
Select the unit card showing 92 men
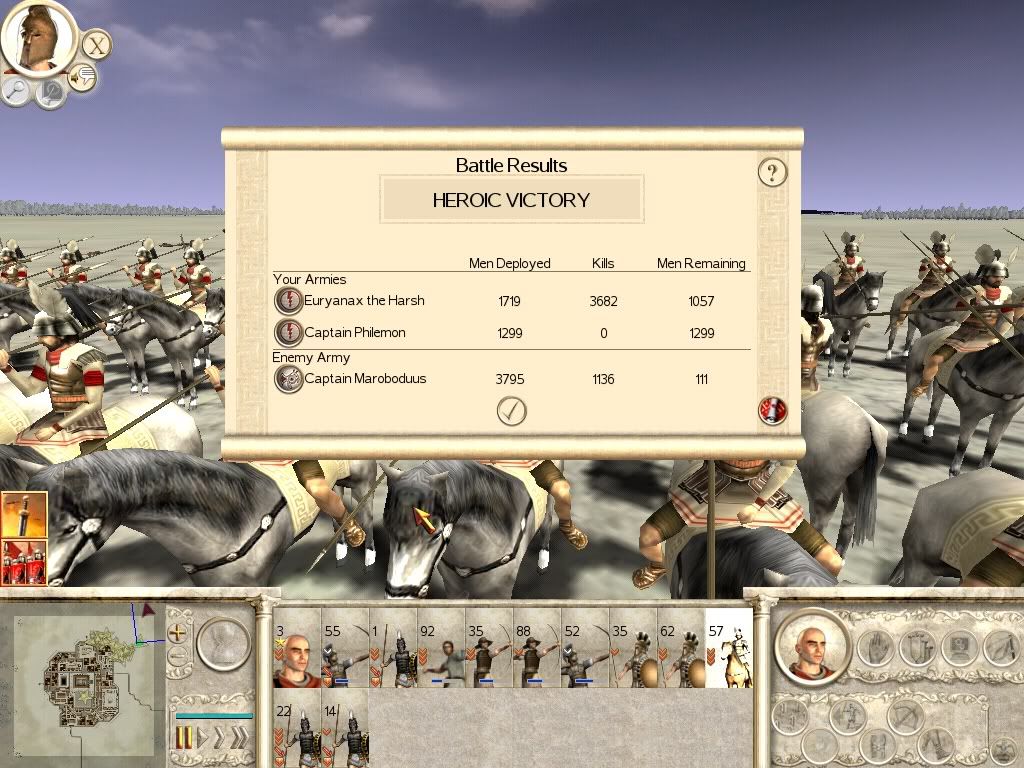(x=441, y=648)
